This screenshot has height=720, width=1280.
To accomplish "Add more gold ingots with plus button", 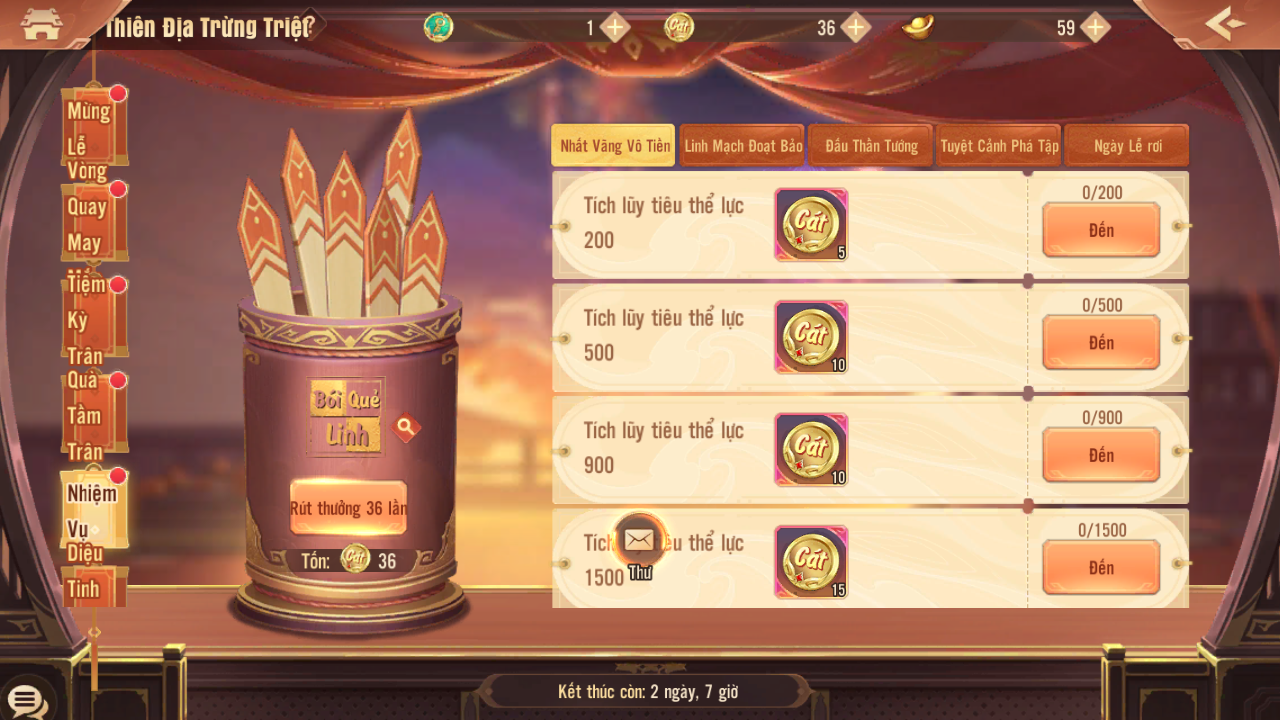I will coord(1096,28).
